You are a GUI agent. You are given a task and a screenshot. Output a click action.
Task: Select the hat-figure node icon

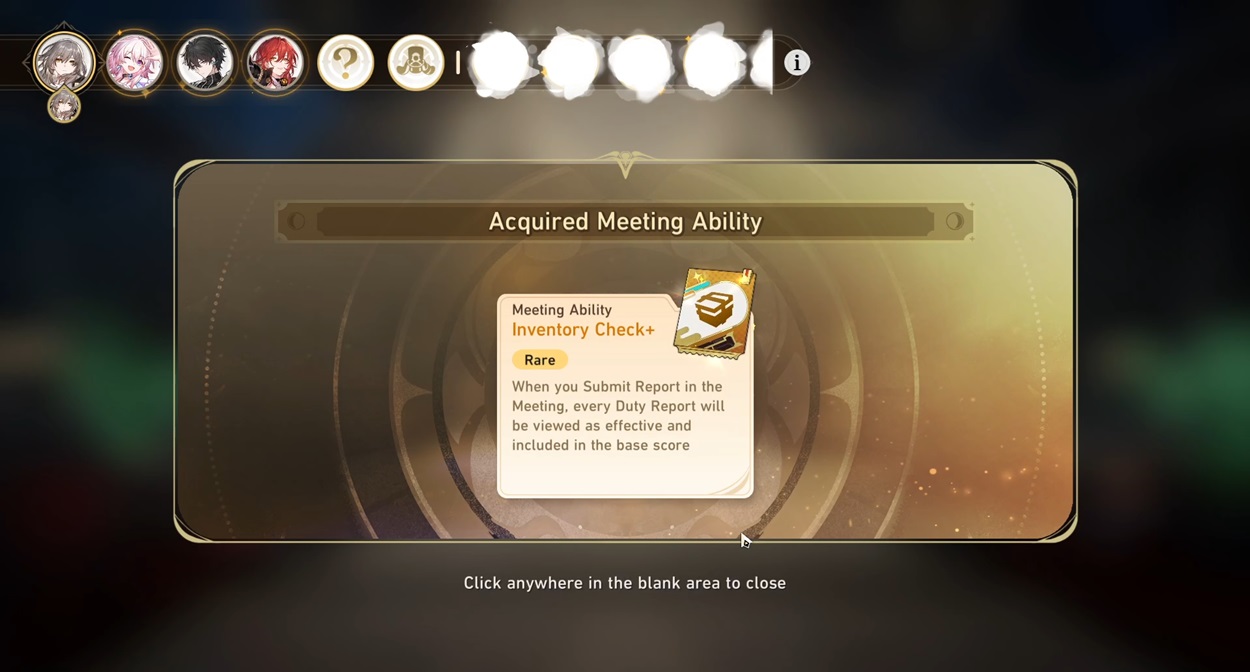pos(415,62)
